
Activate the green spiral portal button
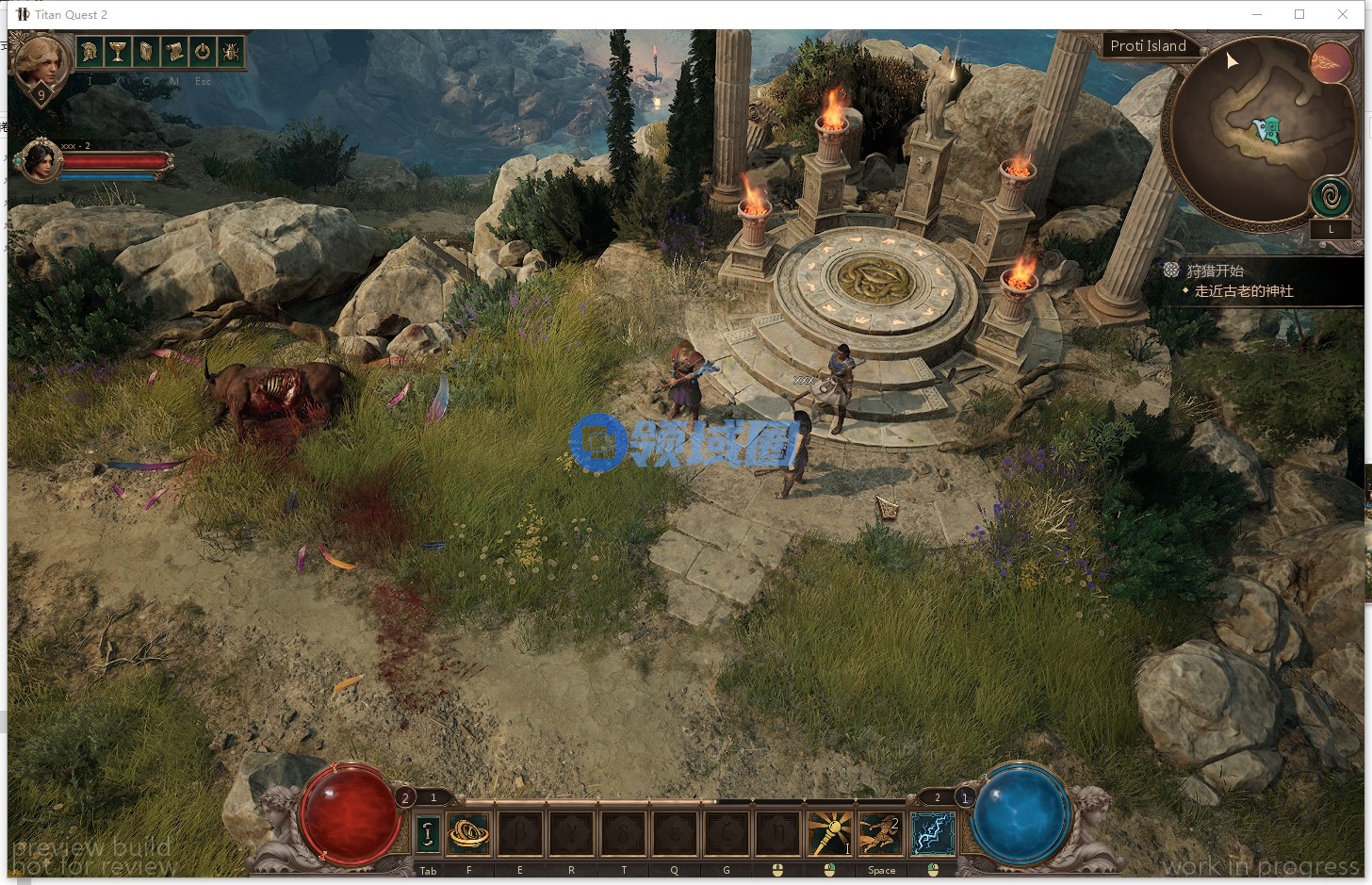pyautogui.click(x=1331, y=198)
